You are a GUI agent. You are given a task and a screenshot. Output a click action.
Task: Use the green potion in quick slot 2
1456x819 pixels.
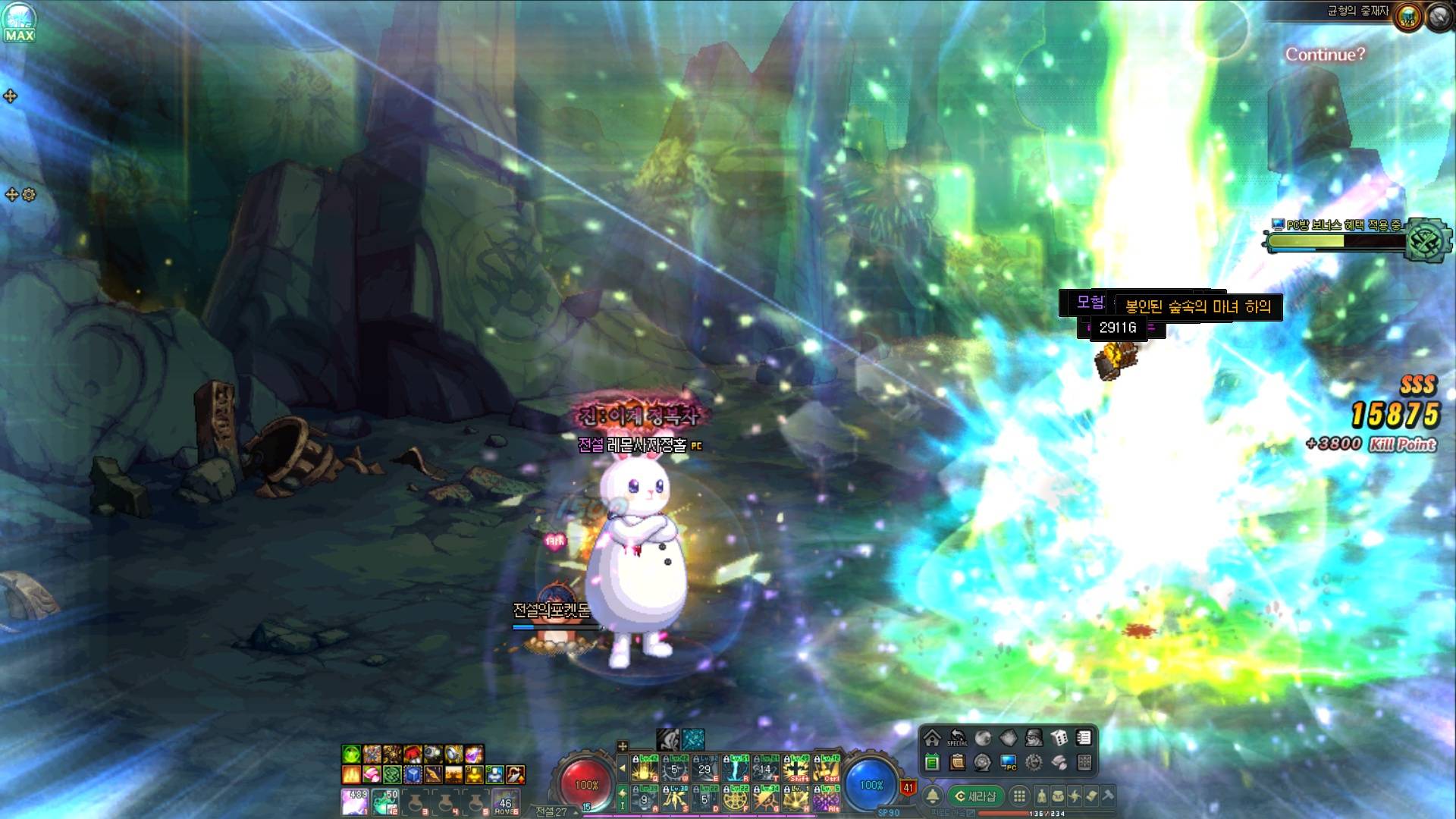(x=385, y=801)
